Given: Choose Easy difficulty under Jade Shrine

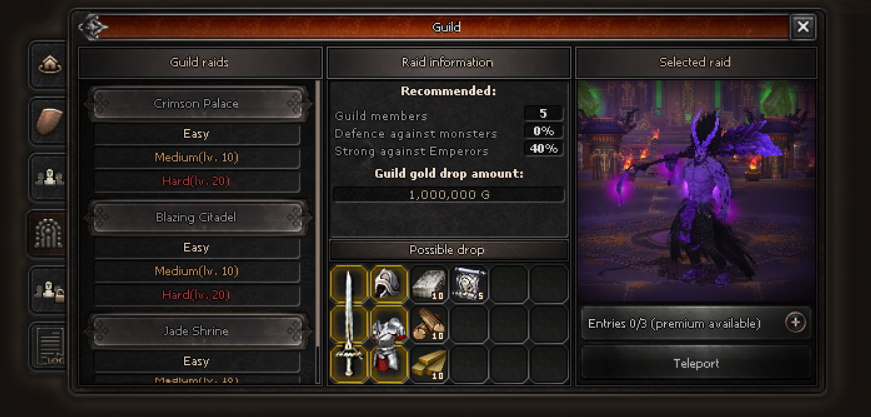Looking at the screenshot, I should click(x=196, y=361).
